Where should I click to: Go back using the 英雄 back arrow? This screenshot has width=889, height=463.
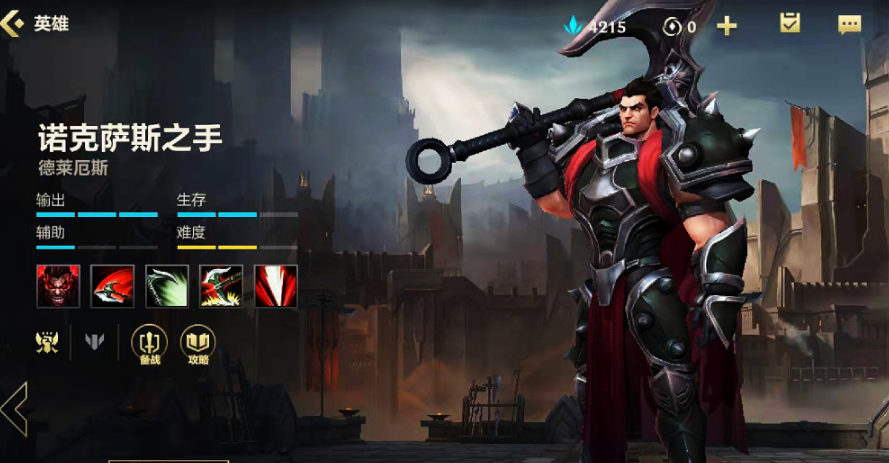[x=14, y=23]
